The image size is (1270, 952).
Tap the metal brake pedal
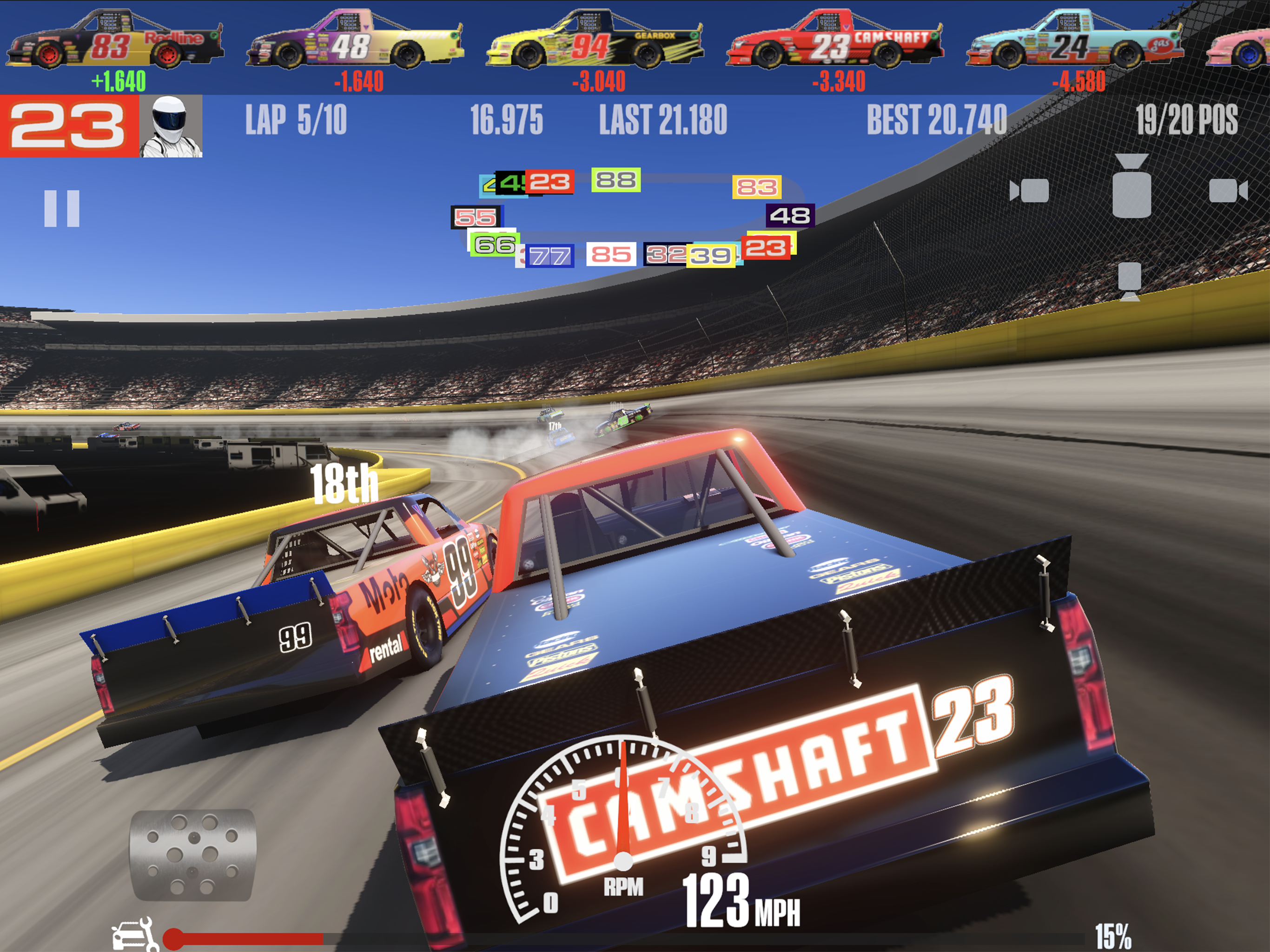tap(193, 854)
